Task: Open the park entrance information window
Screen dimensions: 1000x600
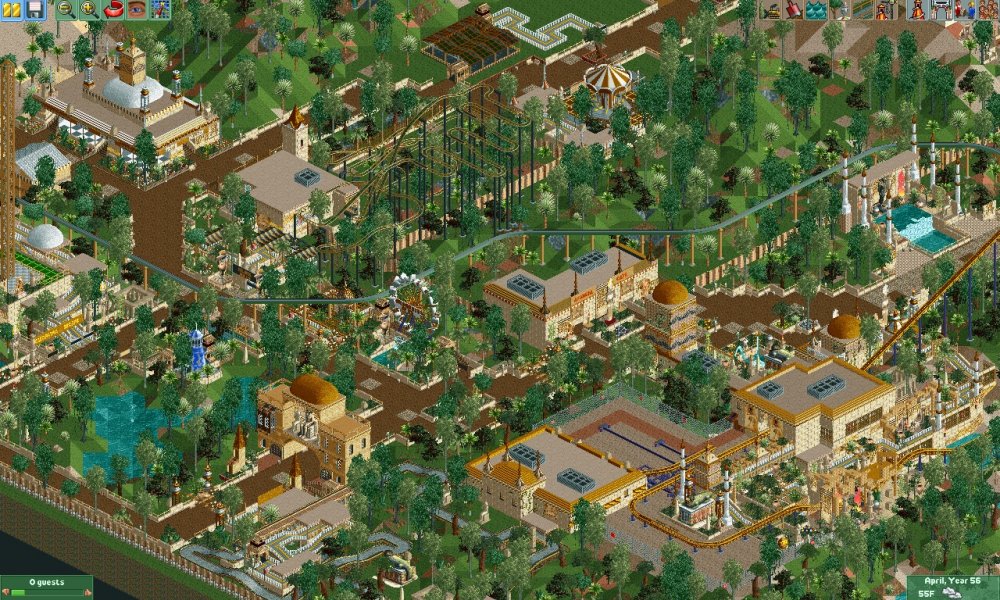Action: click(x=941, y=9)
